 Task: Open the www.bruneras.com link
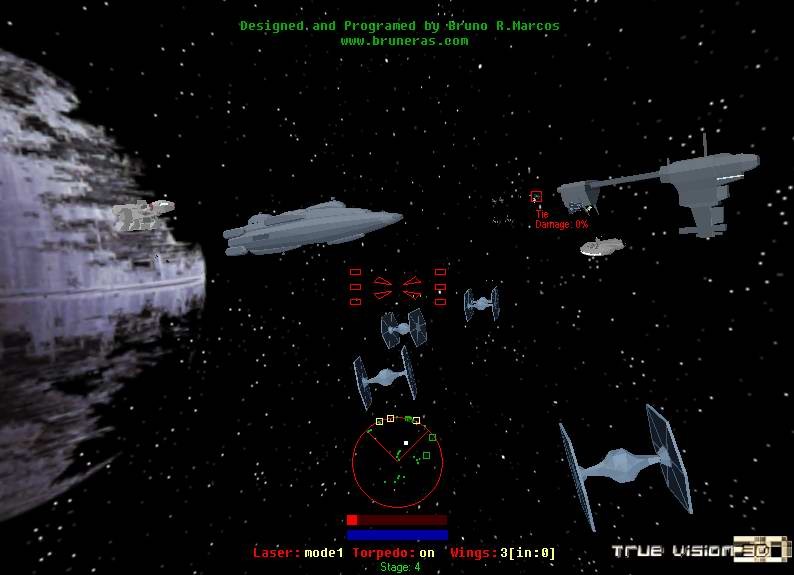tap(404, 41)
